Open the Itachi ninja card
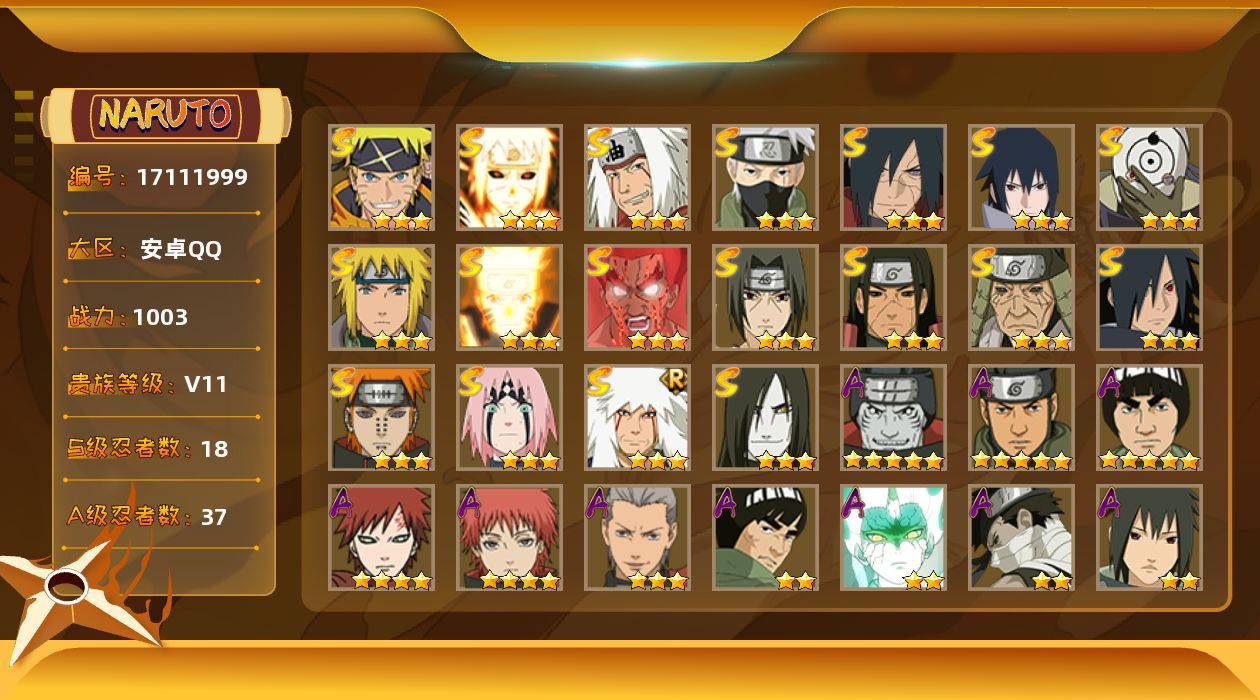Viewport: 1260px width, 700px height. pos(765,297)
